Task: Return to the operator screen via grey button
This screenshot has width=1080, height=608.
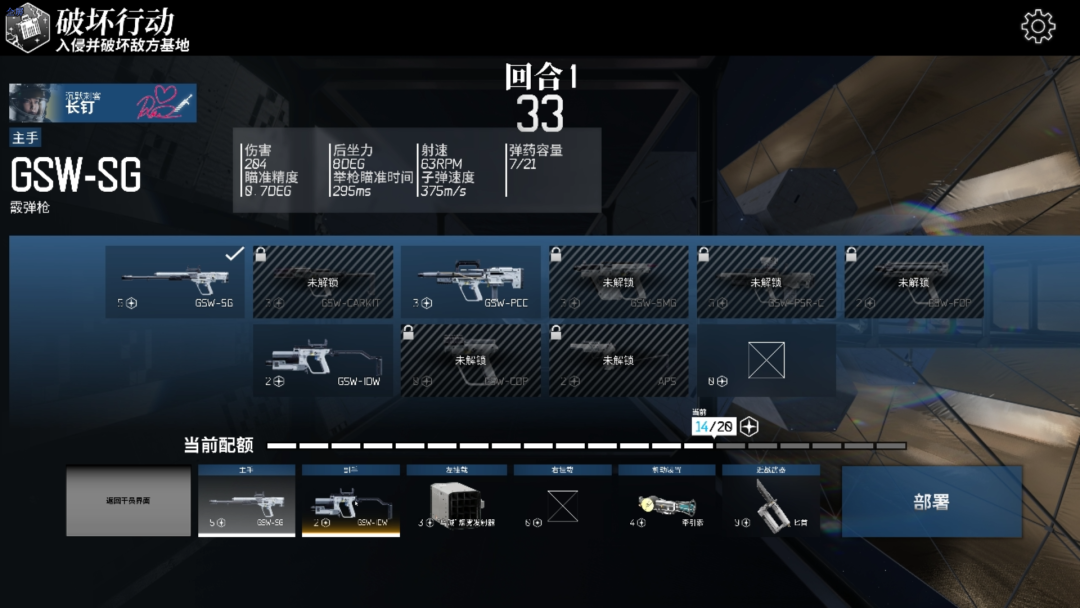Action: [128, 501]
